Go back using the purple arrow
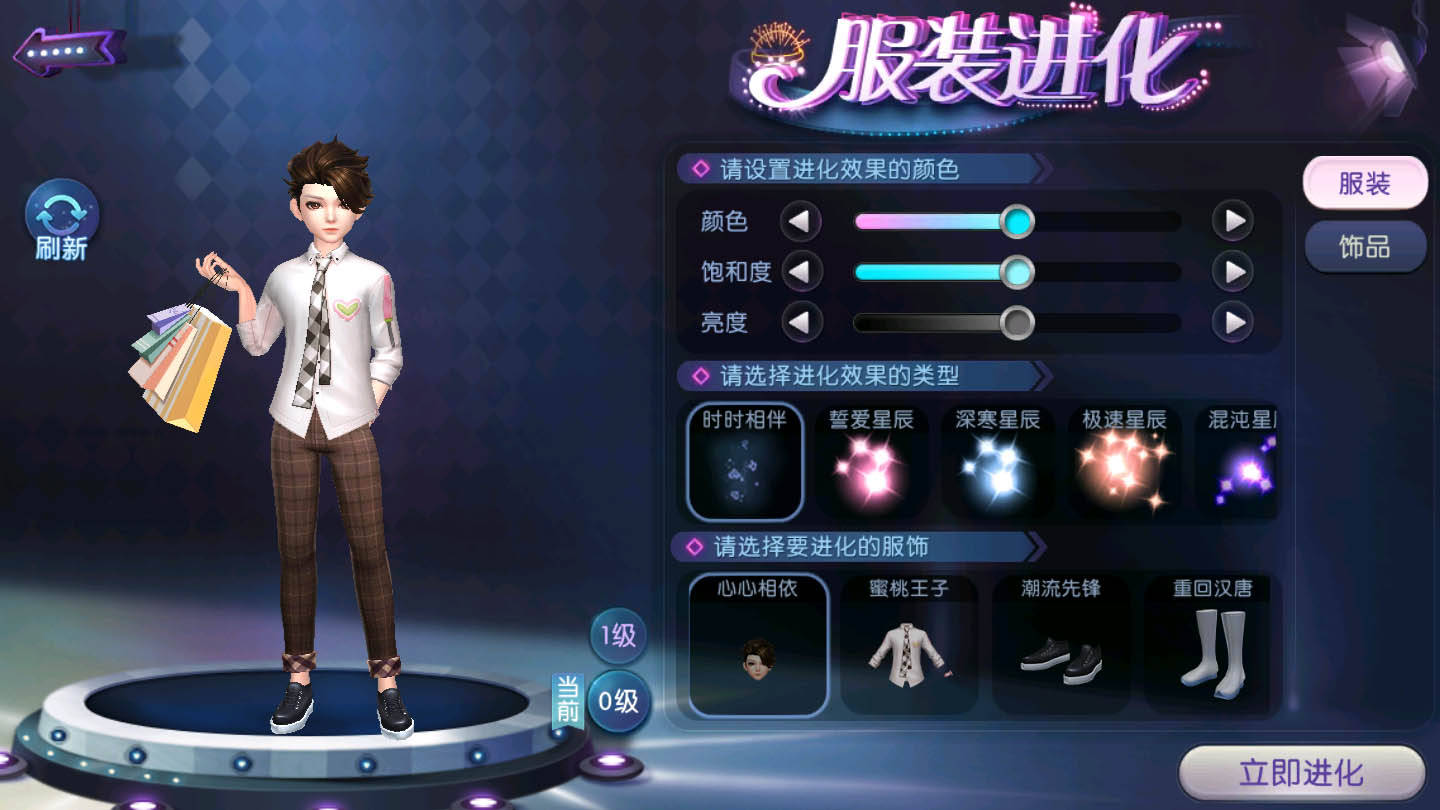 (67, 50)
